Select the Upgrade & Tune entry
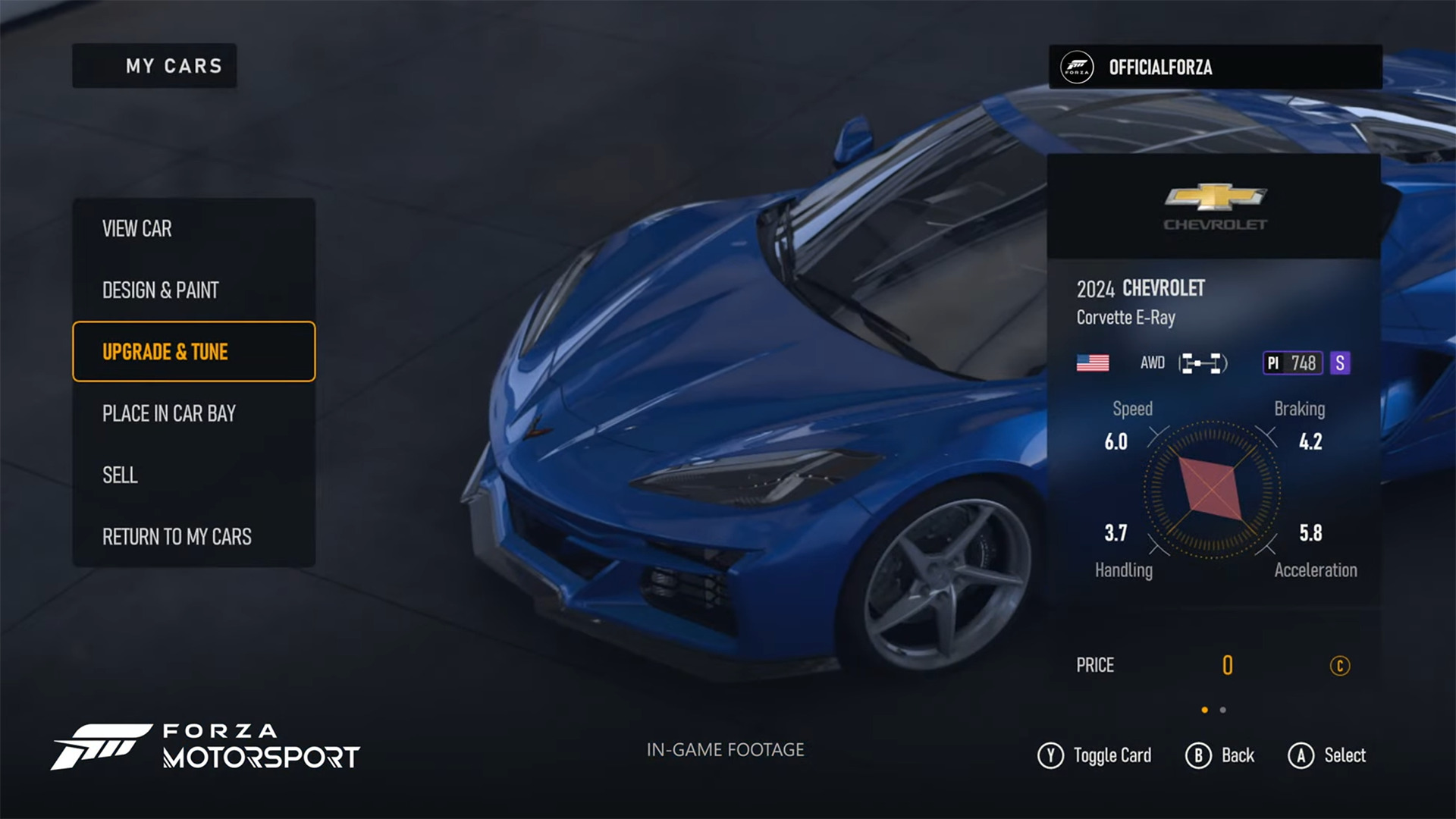This screenshot has height=819, width=1456. 193,352
